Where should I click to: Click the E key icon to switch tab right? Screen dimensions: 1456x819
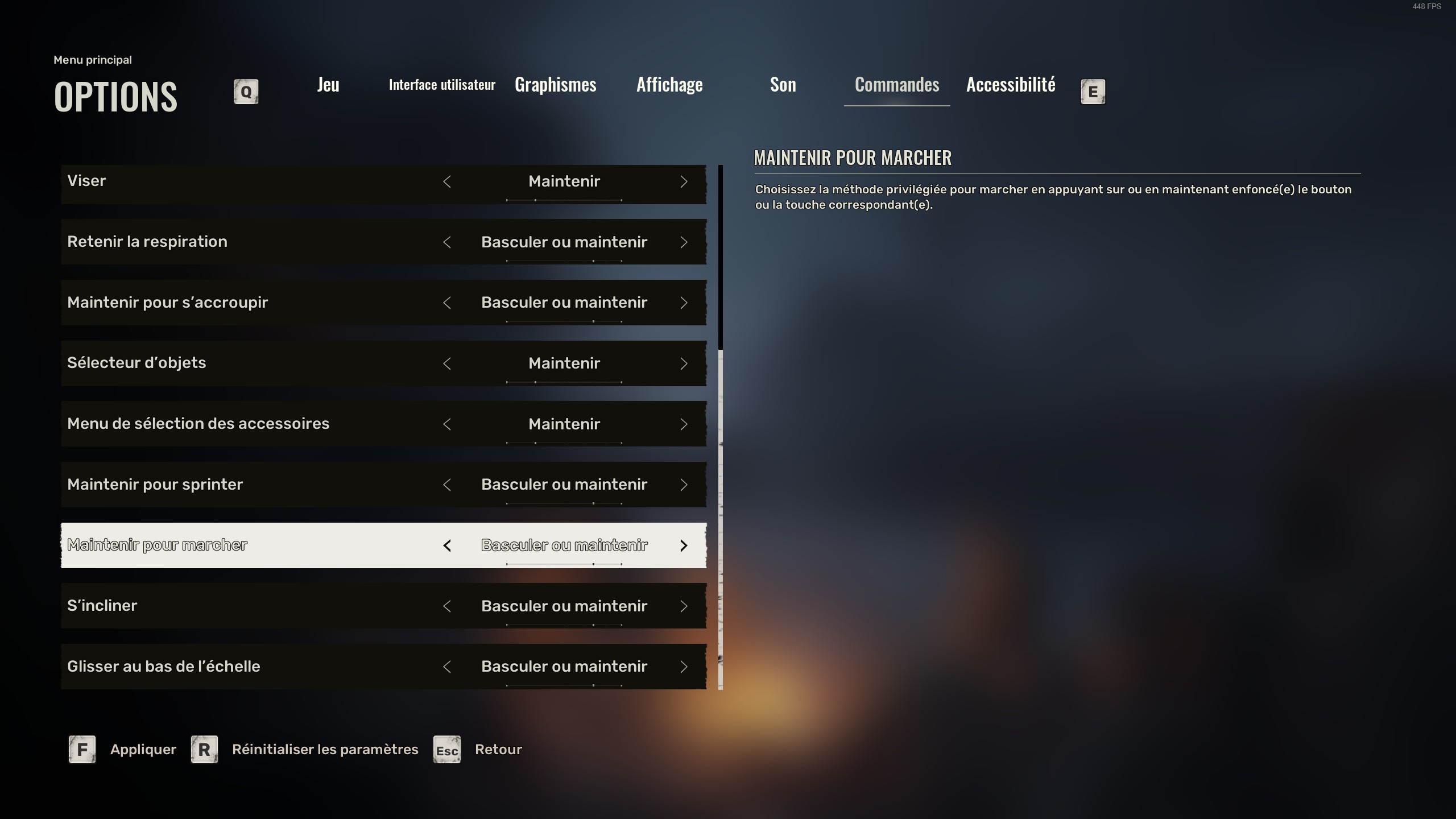pyautogui.click(x=1092, y=91)
